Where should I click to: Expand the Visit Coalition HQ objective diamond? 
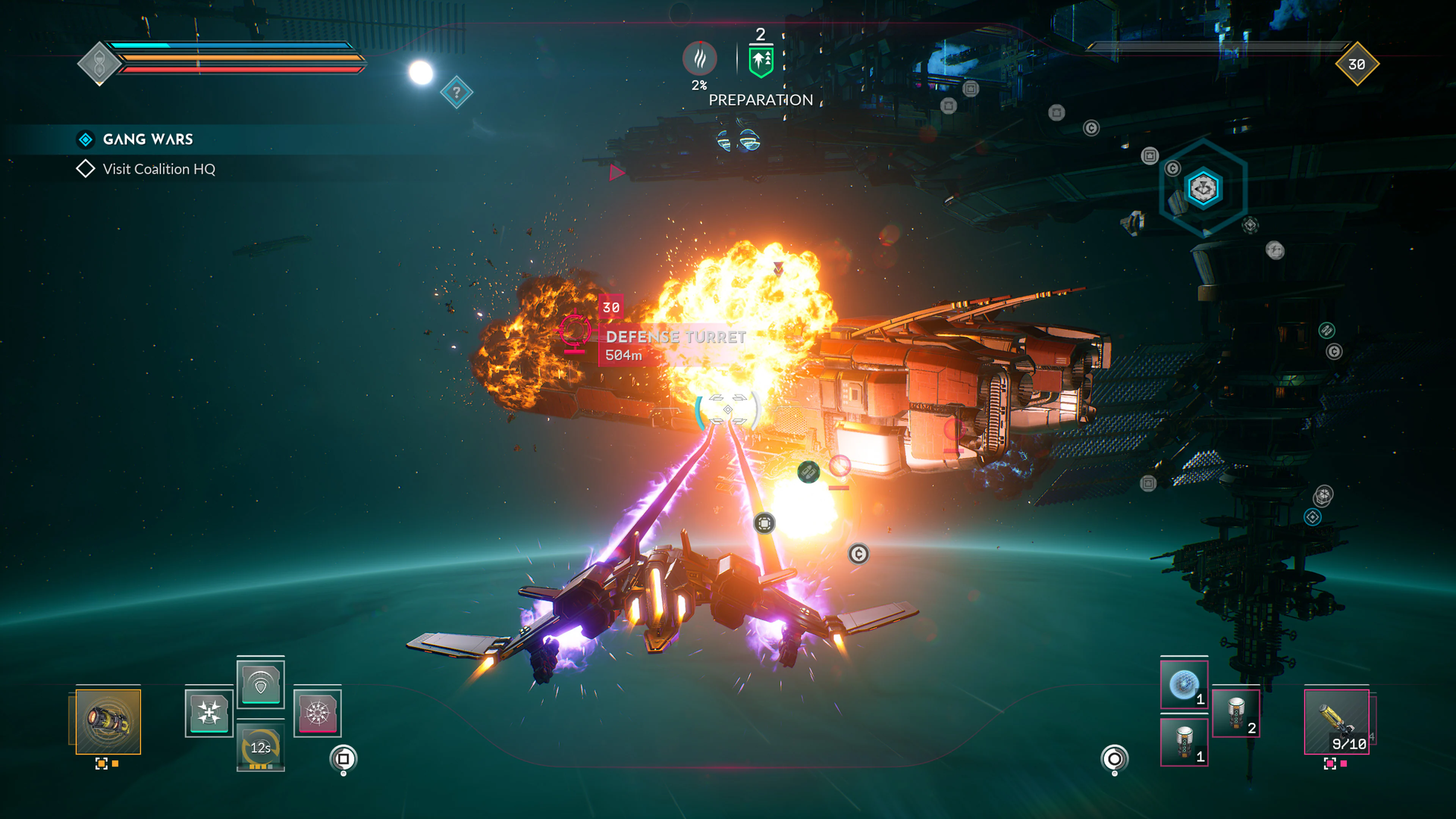coord(86,168)
